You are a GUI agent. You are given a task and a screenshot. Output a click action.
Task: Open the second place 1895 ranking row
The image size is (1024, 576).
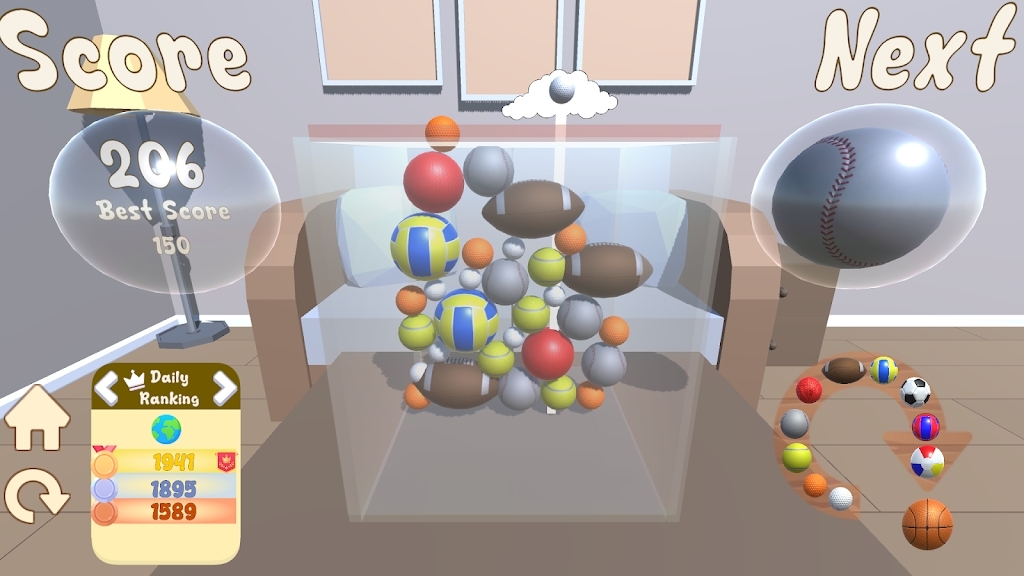click(x=166, y=488)
